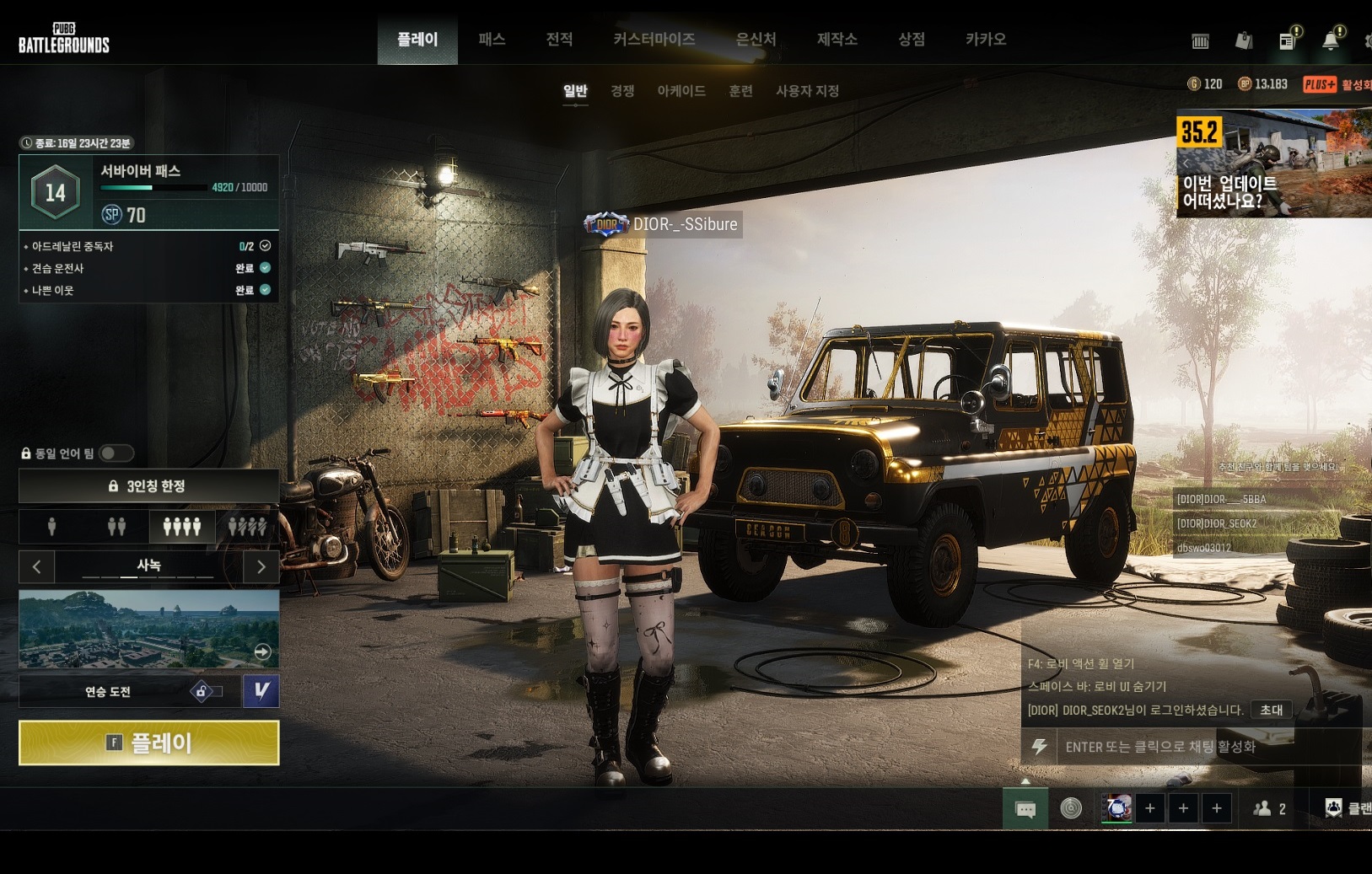Open the 패스 tab in top navigation
The image size is (1372, 874).
click(492, 40)
